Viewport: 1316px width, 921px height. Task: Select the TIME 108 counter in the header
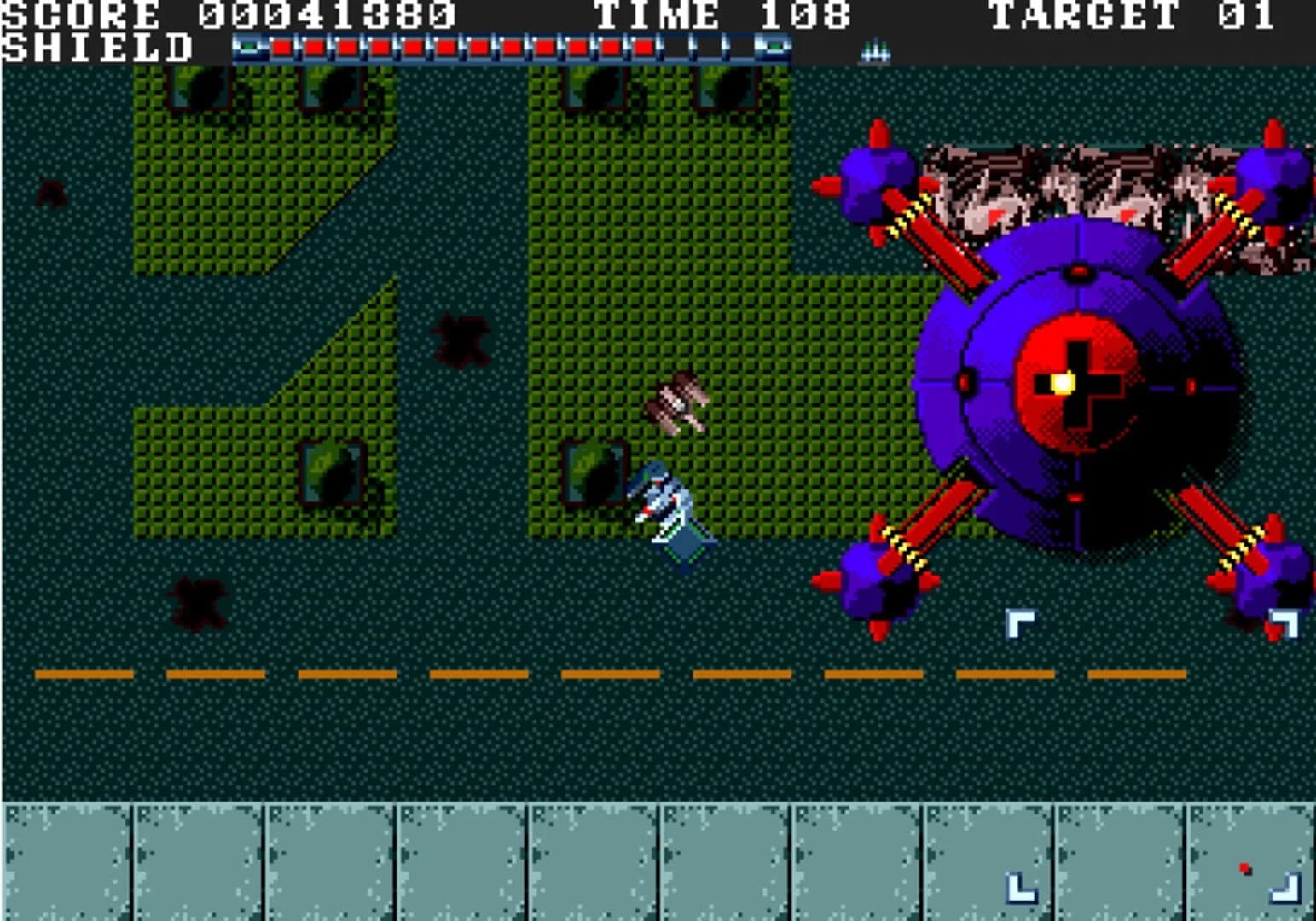[721, 15]
